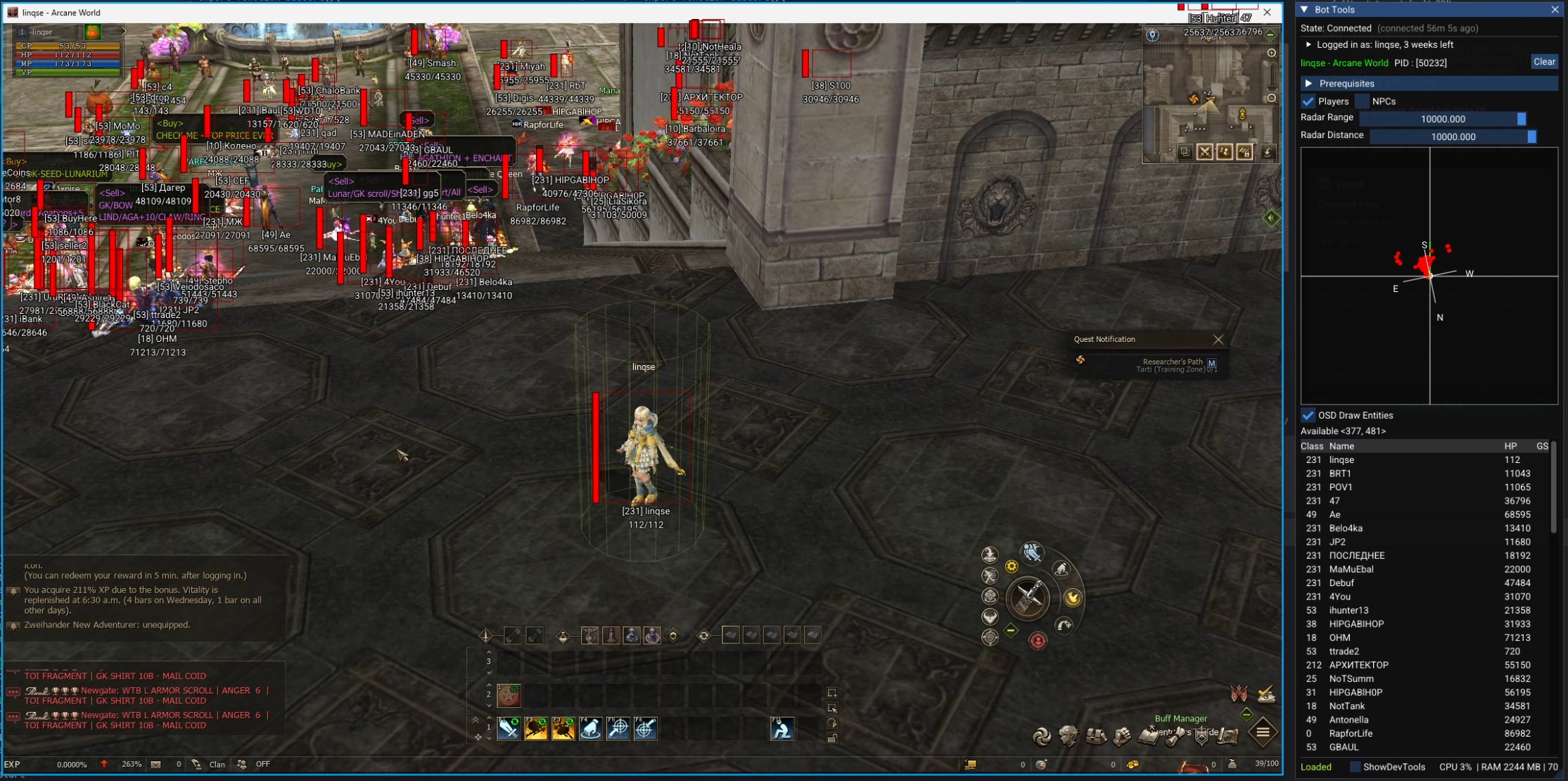
Task: Toggle the NPCs checkbox in Bot Tools
Action: 1362,101
